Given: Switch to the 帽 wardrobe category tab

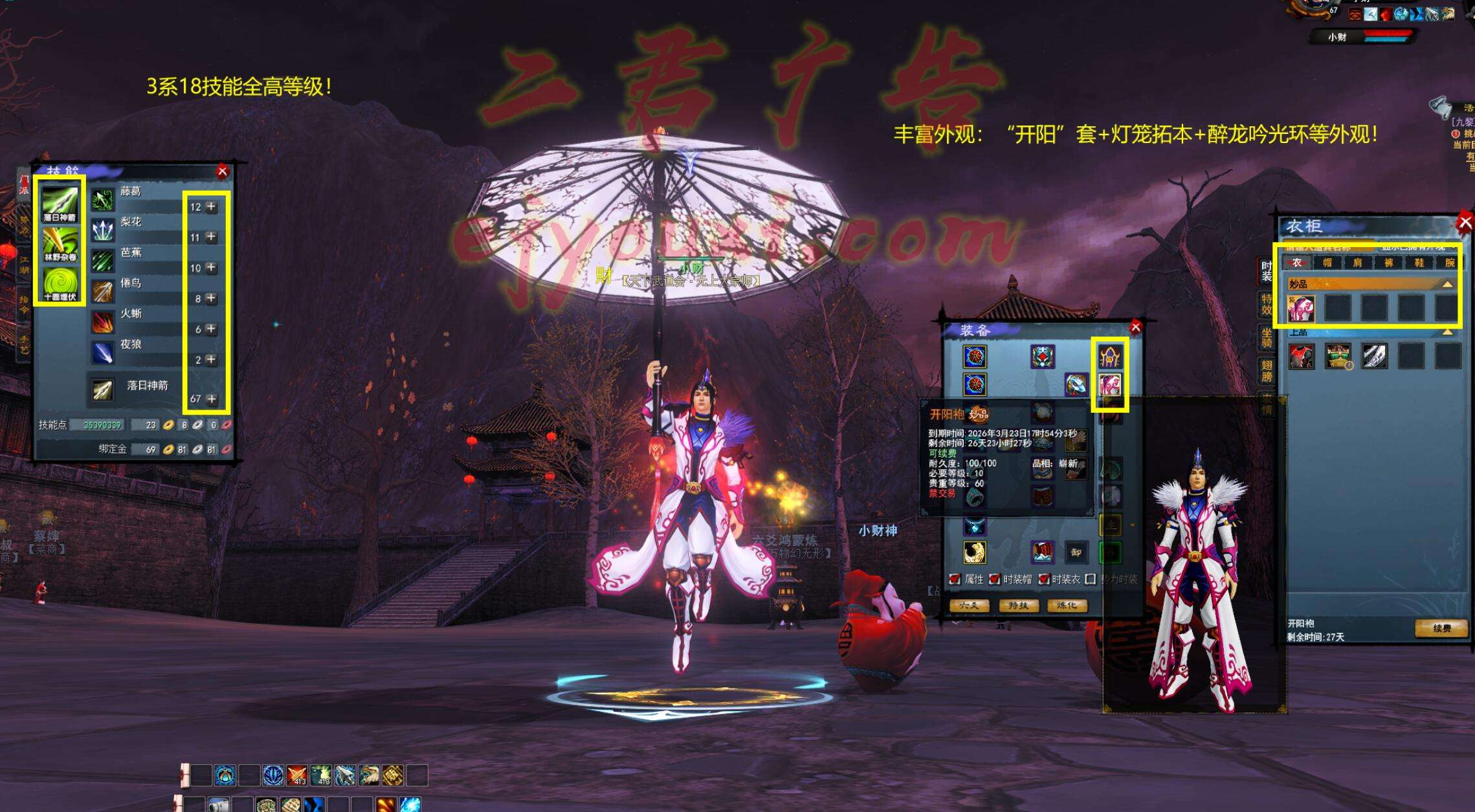Looking at the screenshot, I should click(1327, 263).
